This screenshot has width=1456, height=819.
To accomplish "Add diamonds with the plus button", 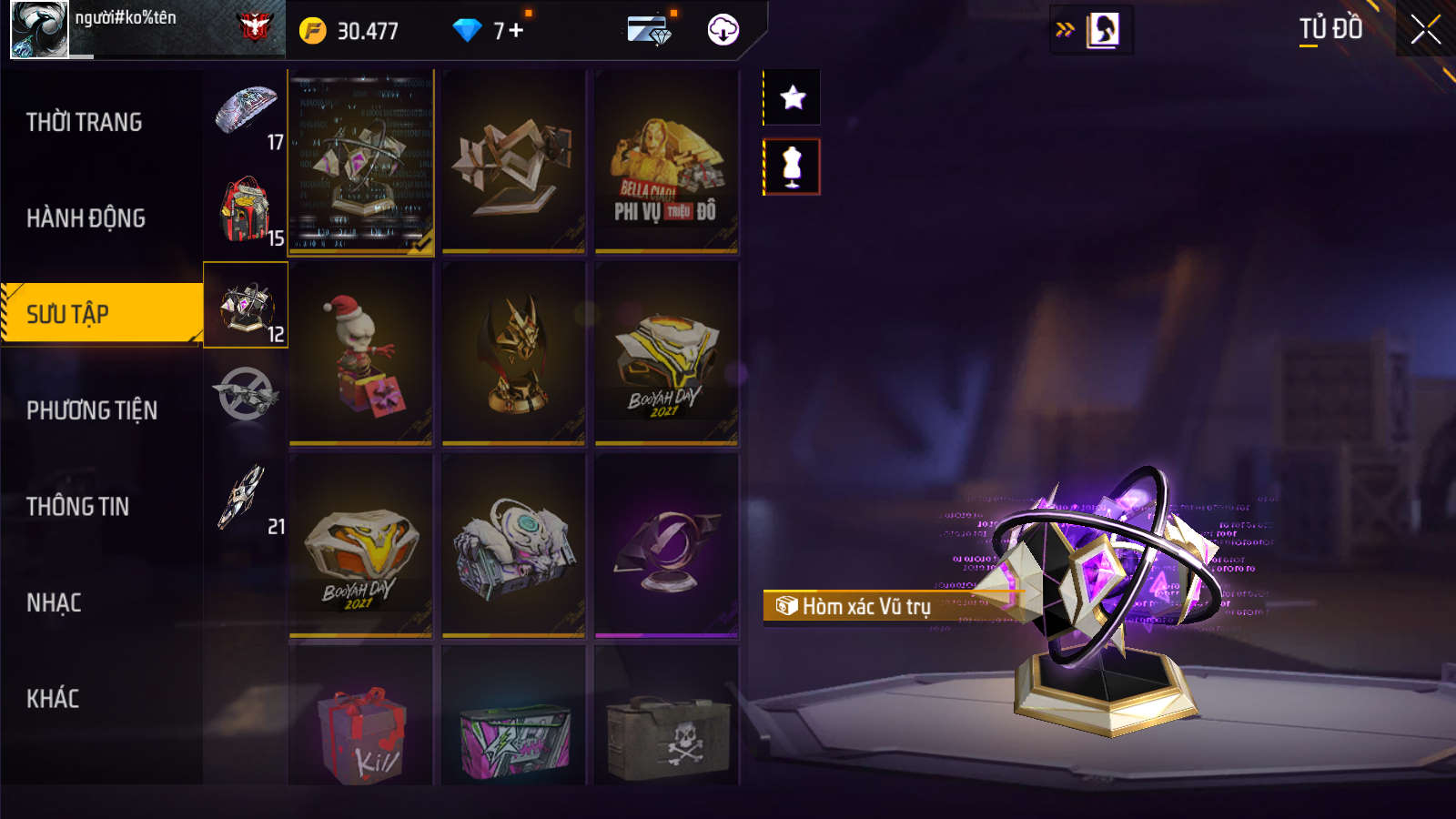I will pos(516,31).
